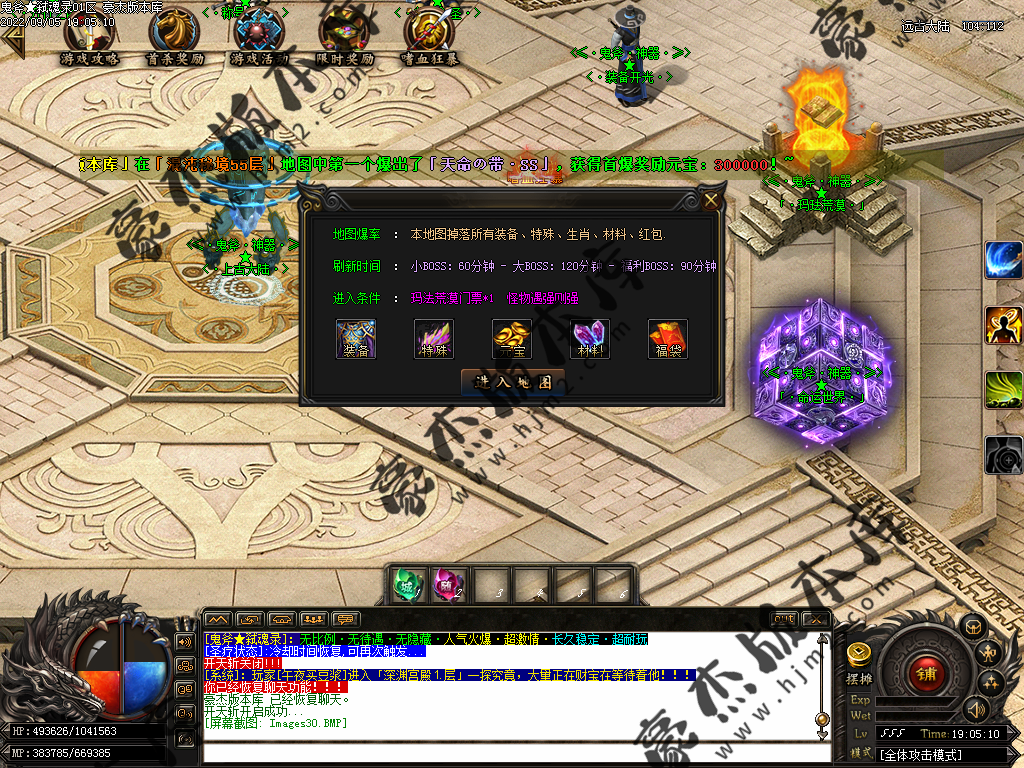
Task: Close the map info dialog
Action: point(711,200)
